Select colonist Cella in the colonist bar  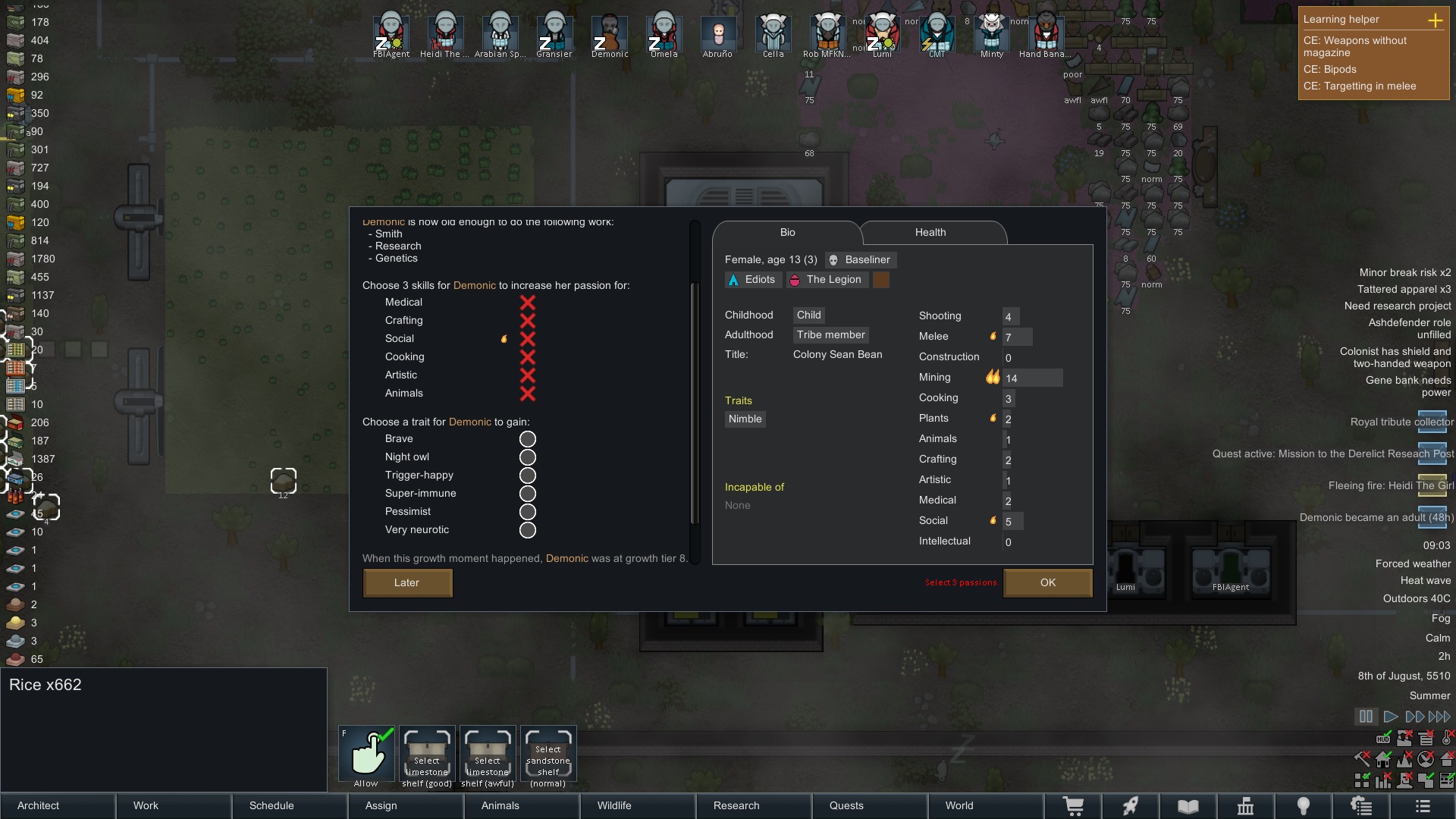(x=773, y=35)
